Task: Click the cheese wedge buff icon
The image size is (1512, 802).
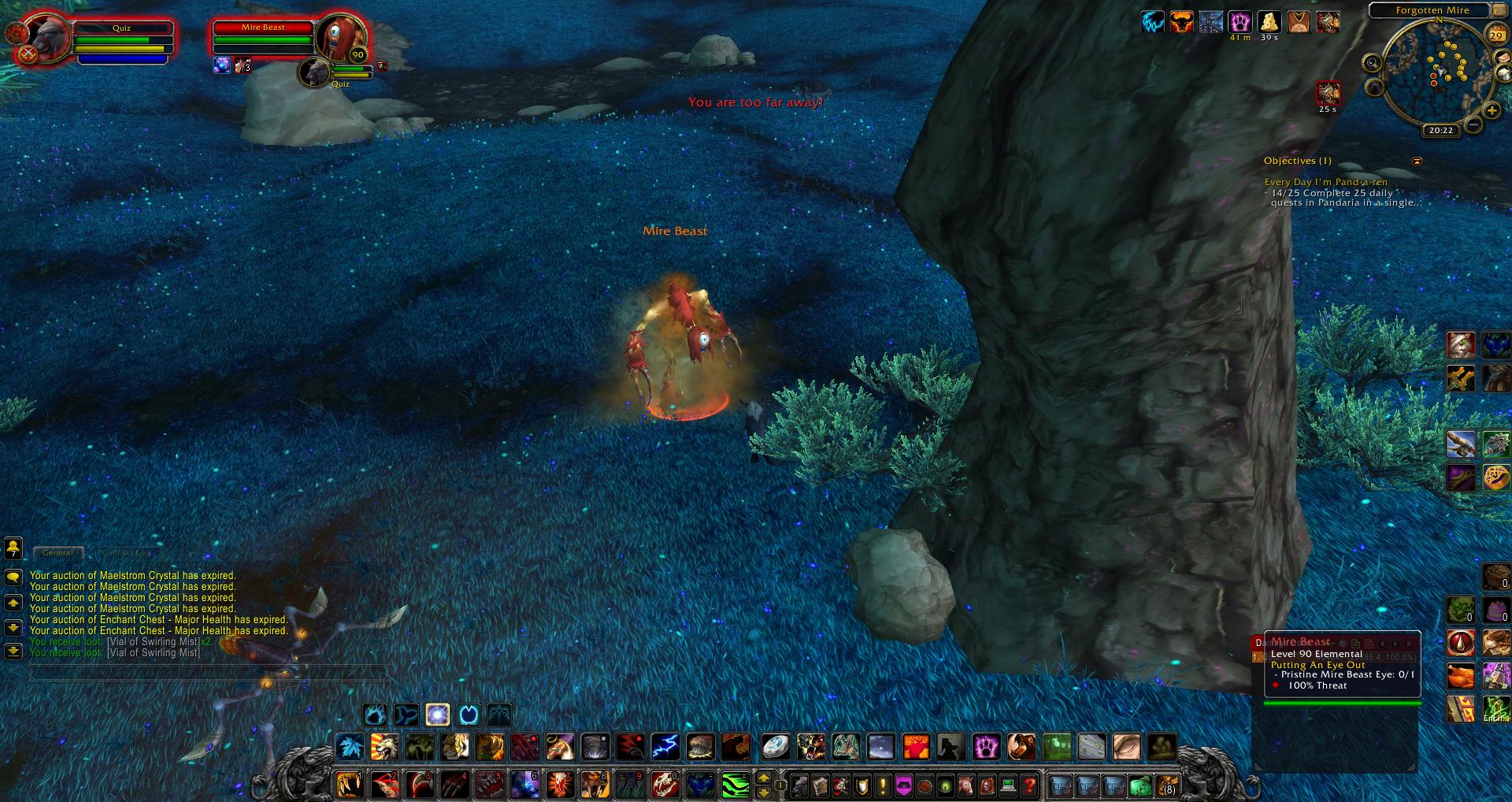Action: pyautogui.click(x=1269, y=21)
